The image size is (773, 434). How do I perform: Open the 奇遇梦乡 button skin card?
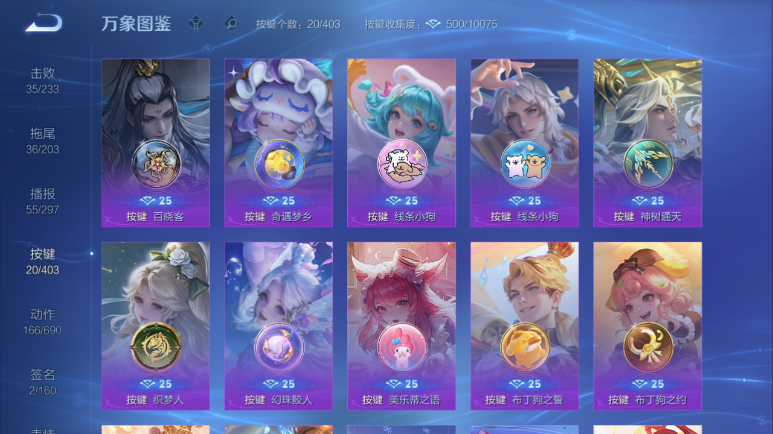[x=278, y=142]
